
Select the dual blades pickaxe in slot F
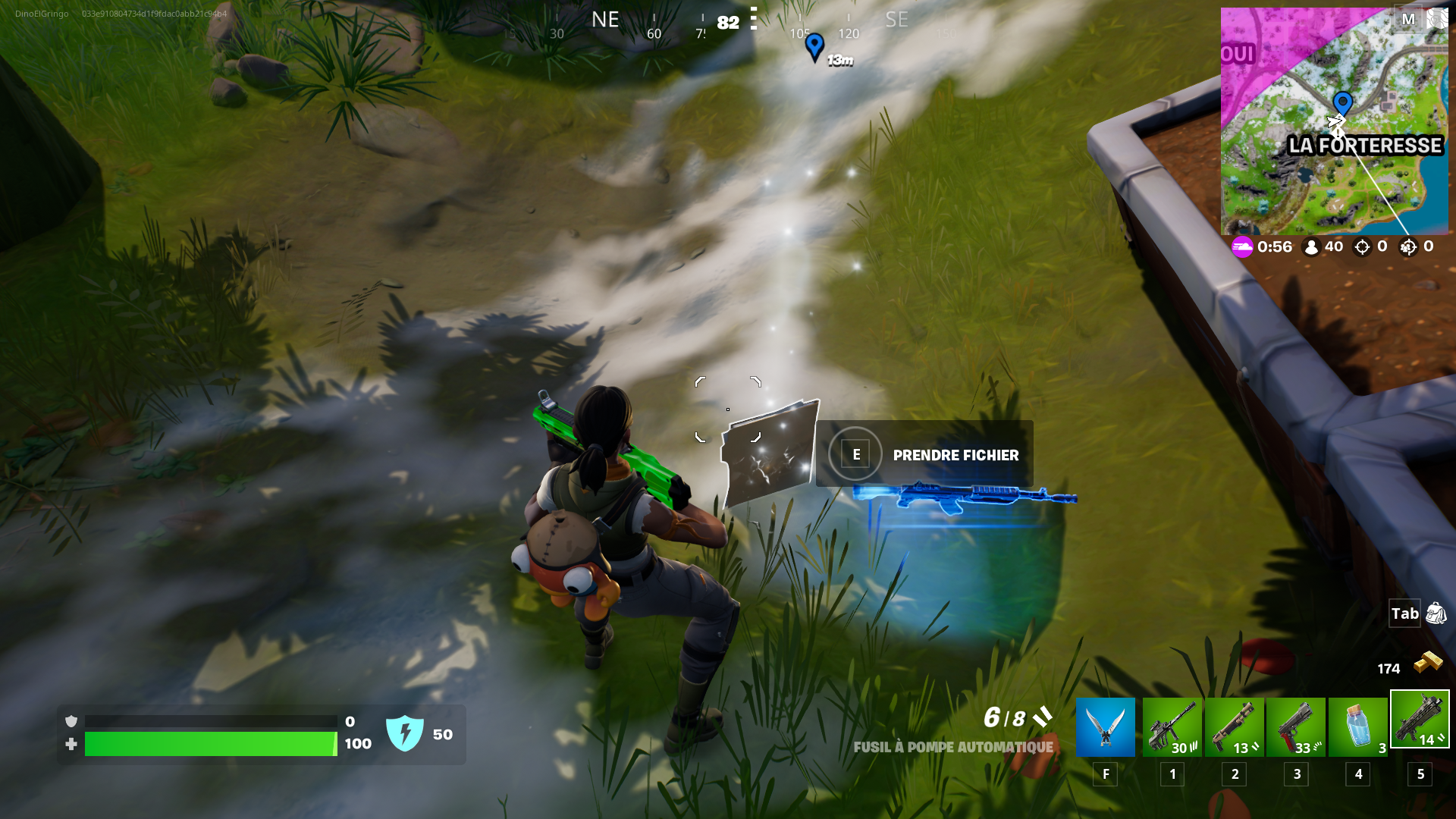click(1105, 726)
